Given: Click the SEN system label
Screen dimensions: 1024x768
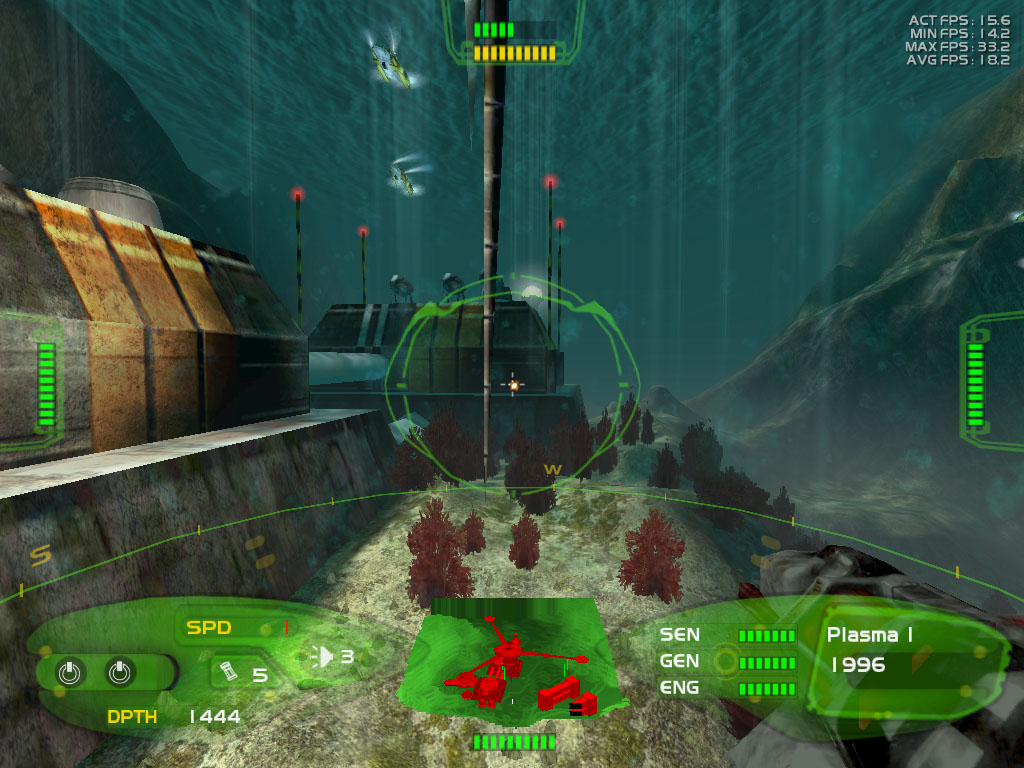Looking at the screenshot, I should (x=679, y=634).
